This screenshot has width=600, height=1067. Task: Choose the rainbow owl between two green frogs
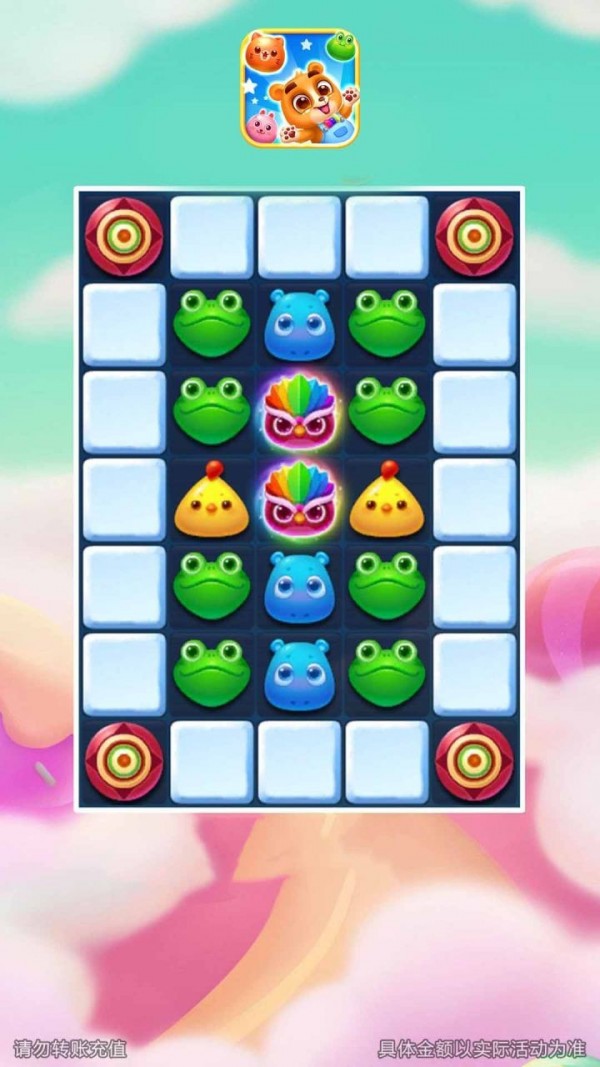tap(299, 411)
